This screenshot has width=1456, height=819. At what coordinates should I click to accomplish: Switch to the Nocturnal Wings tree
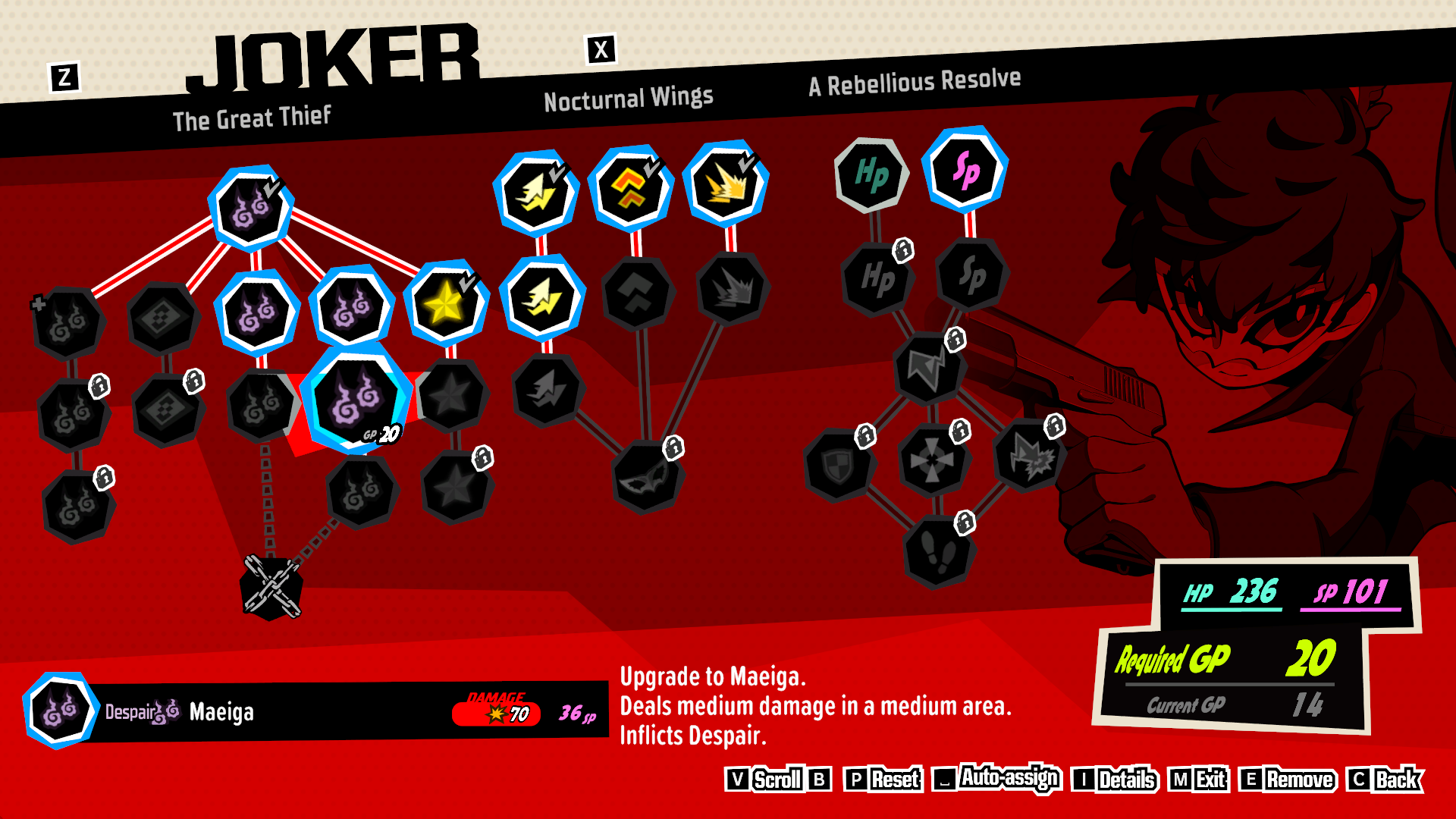point(628,99)
